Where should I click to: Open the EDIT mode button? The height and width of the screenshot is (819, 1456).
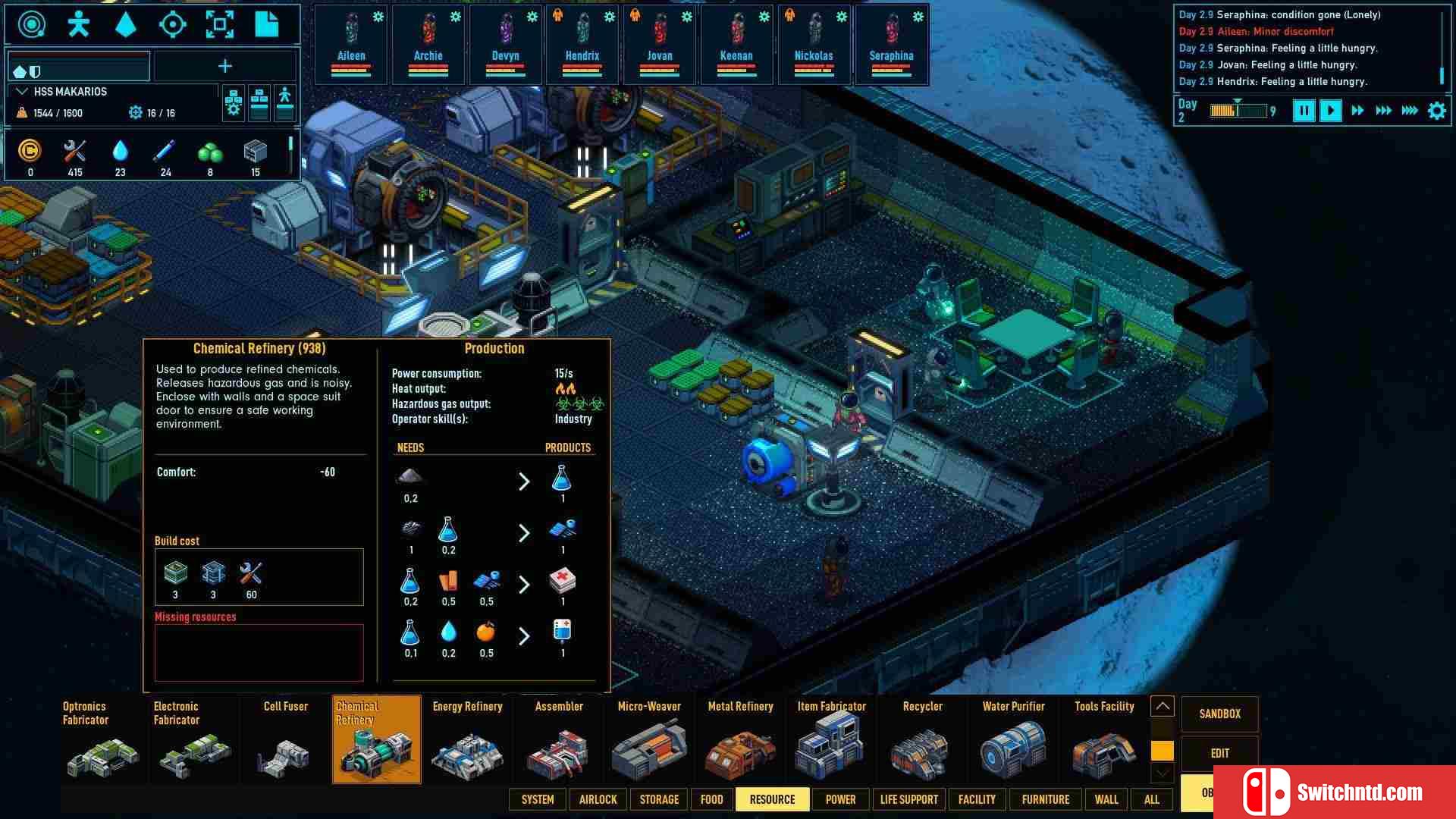pyautogui.click(x=1219, y=753)
